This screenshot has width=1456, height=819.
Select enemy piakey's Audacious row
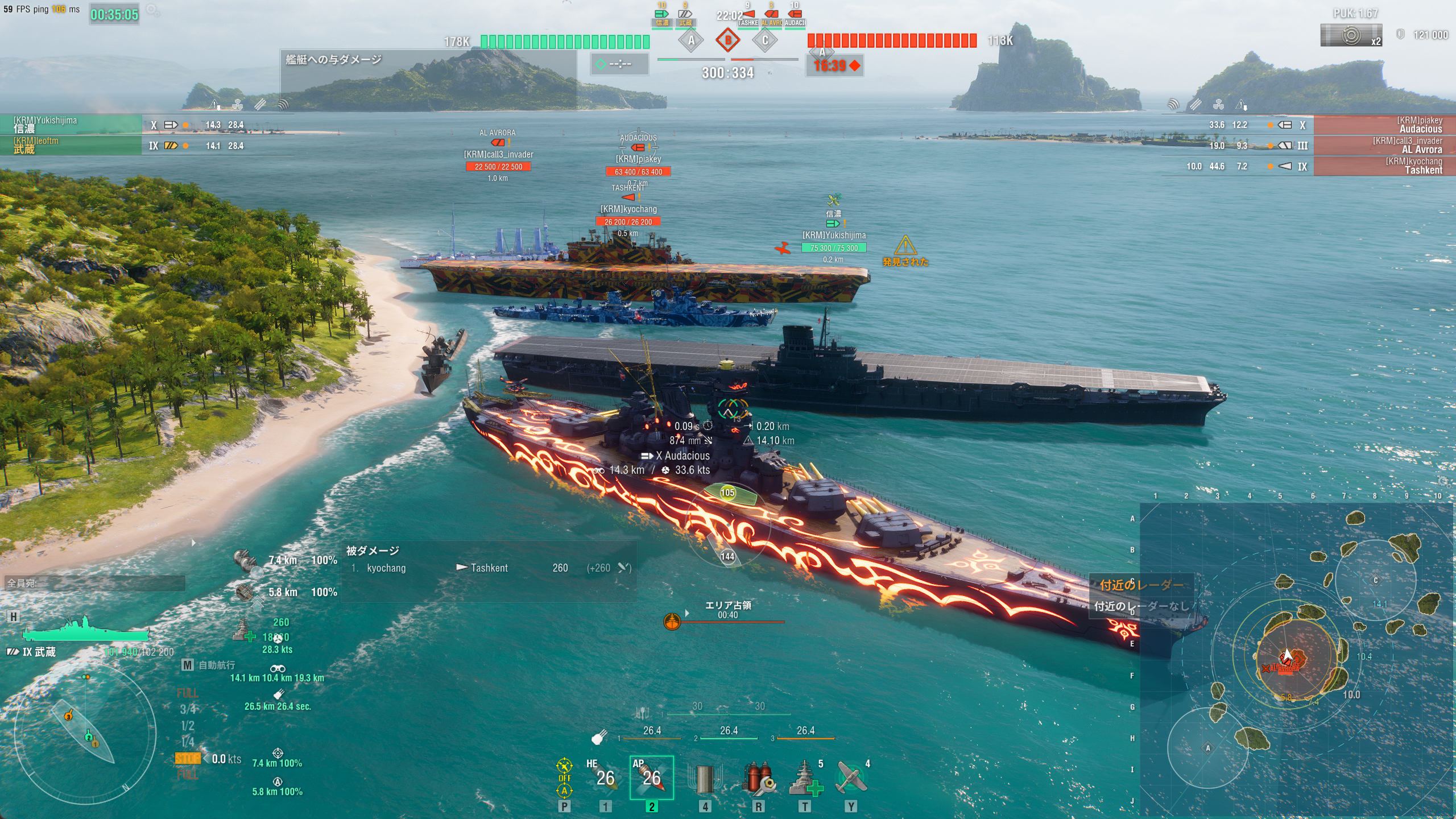tap(1383, 125)
